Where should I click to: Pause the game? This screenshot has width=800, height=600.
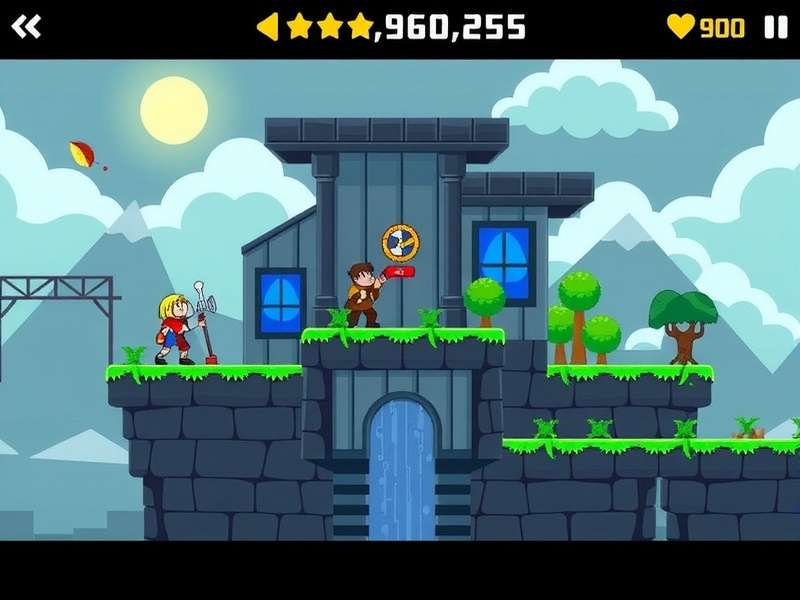776,27
